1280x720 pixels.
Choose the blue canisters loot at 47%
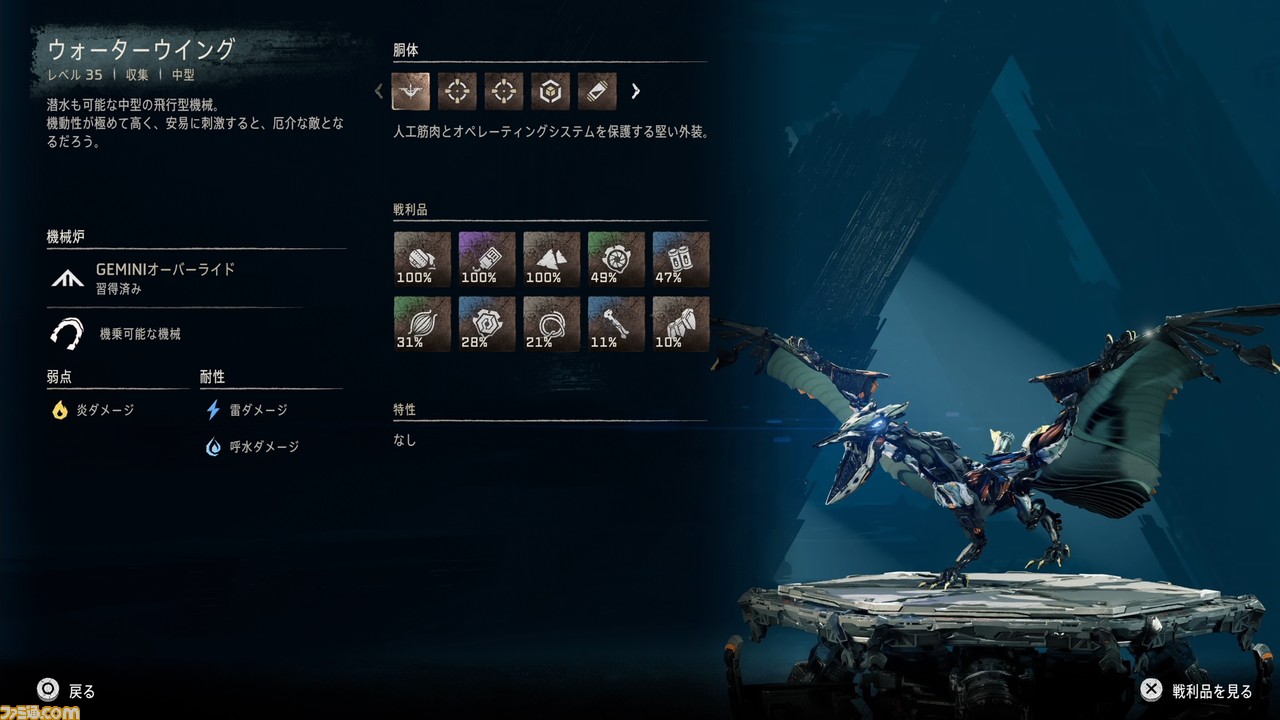681,259
